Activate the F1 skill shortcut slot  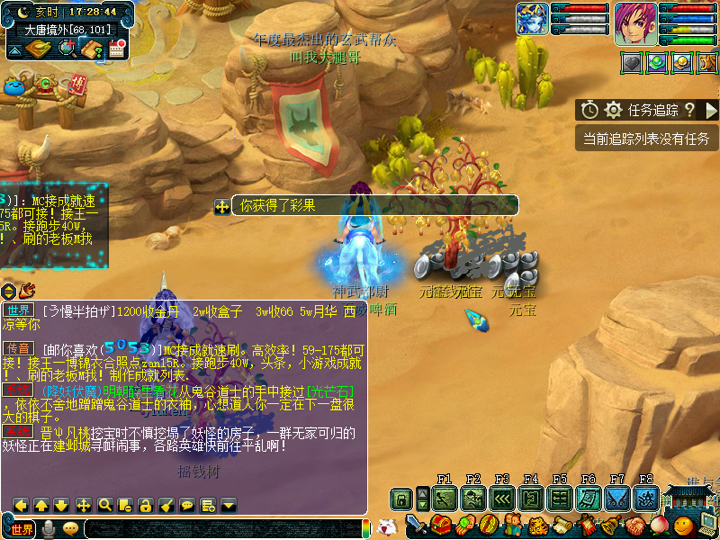click(x=445, y=498)
